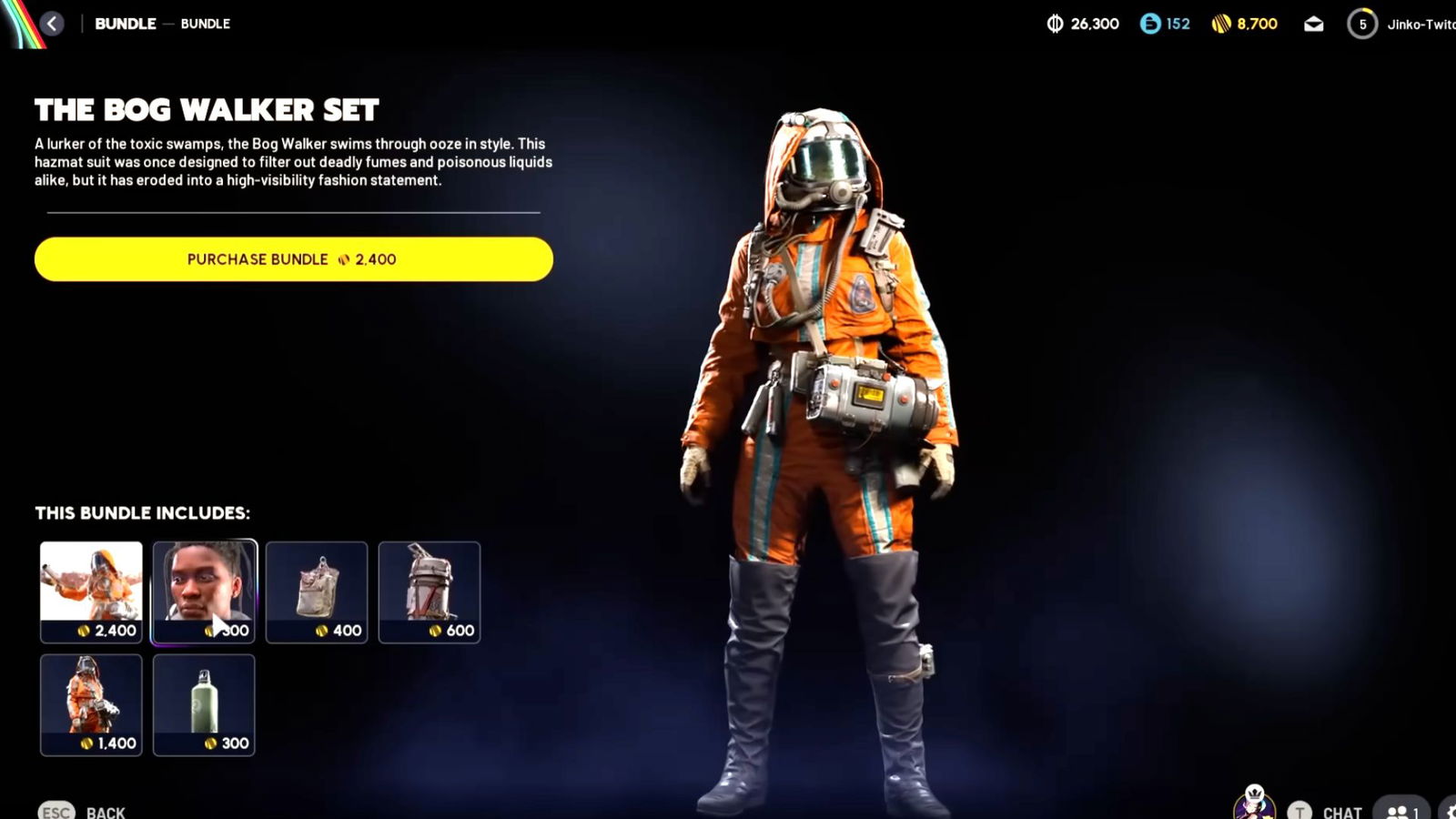Click the yellow credits currency icon
The width and height of the screenshot is (1456, 819).
[1219, 24]
